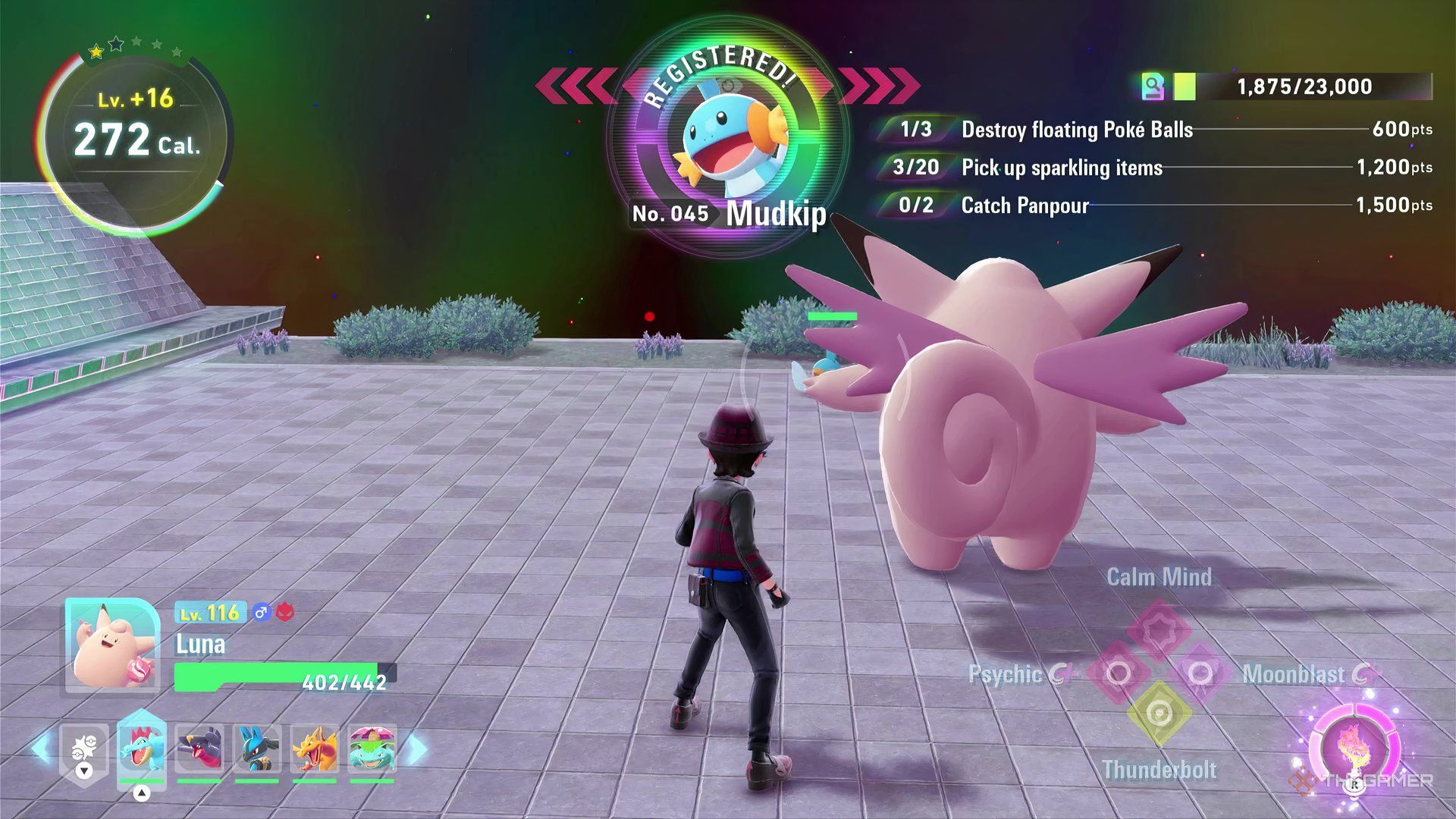The image size is (1456, 819).
Task: Select the Destroy floating Poké Balls objective
Action: [1077, 130]
